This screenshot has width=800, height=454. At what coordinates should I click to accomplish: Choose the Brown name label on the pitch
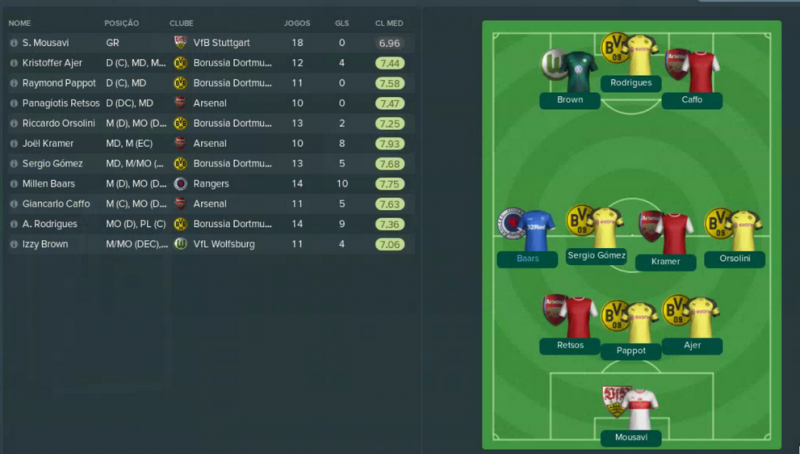pos(570,100)
